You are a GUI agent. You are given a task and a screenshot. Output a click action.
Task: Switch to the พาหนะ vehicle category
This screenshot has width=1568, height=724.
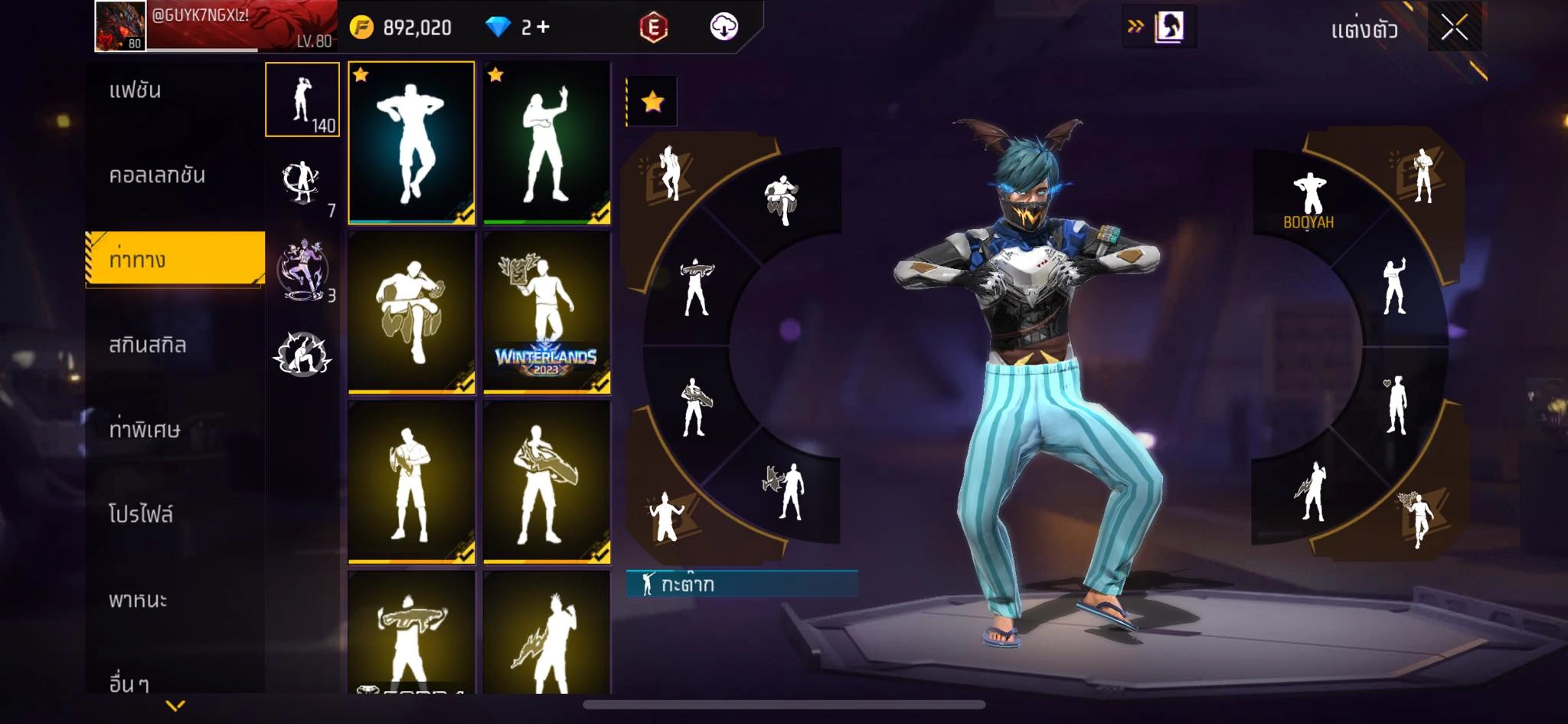(138, 599)
